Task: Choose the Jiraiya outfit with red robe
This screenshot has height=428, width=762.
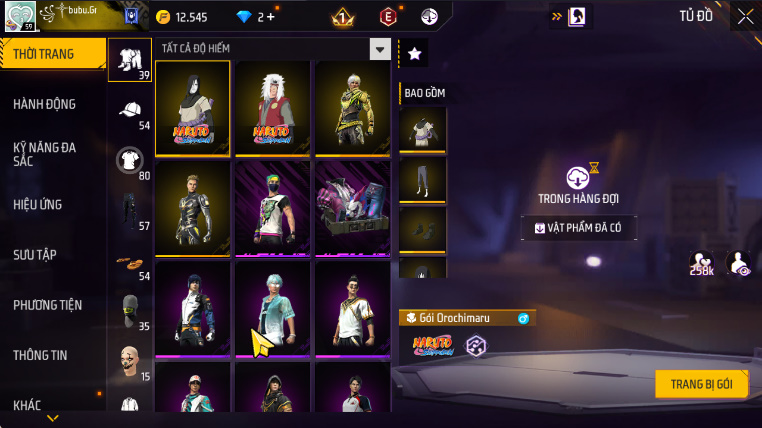Action: click(272, 108)
